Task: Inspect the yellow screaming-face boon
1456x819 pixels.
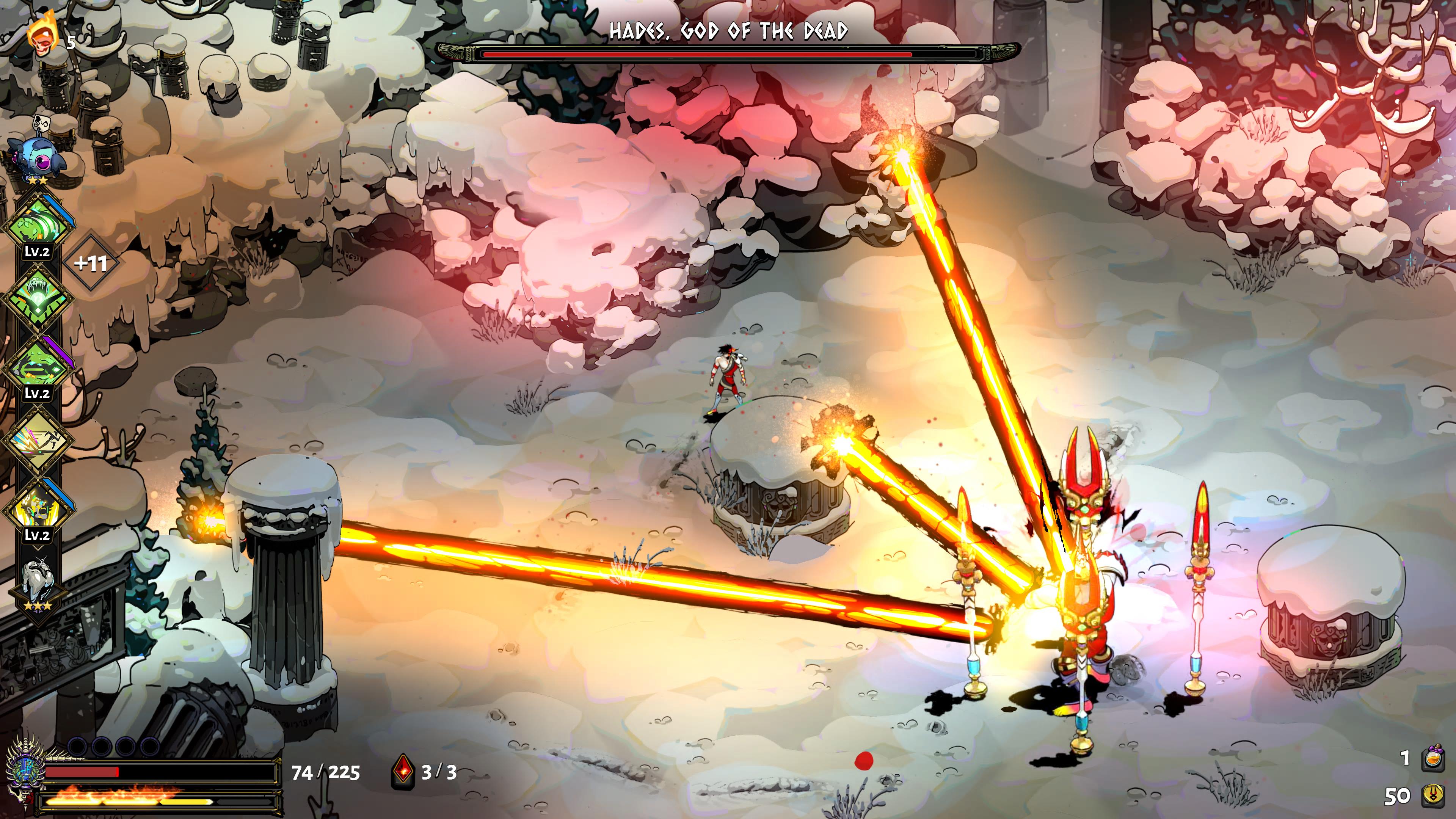Action: (38, 508)
